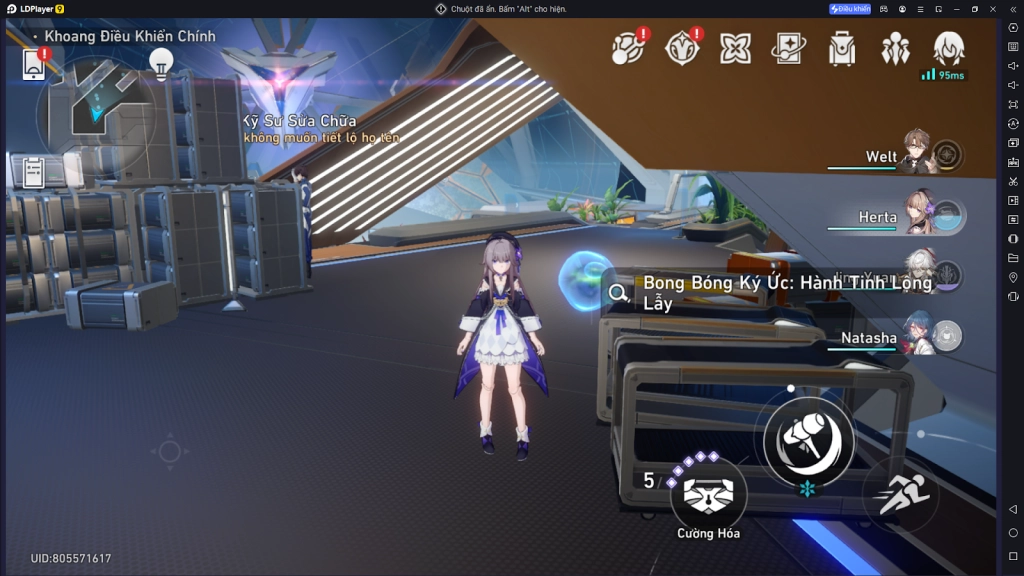Open the phone menu icon
This screenshot has width=1024, height=576.
[x=34, y=64]
